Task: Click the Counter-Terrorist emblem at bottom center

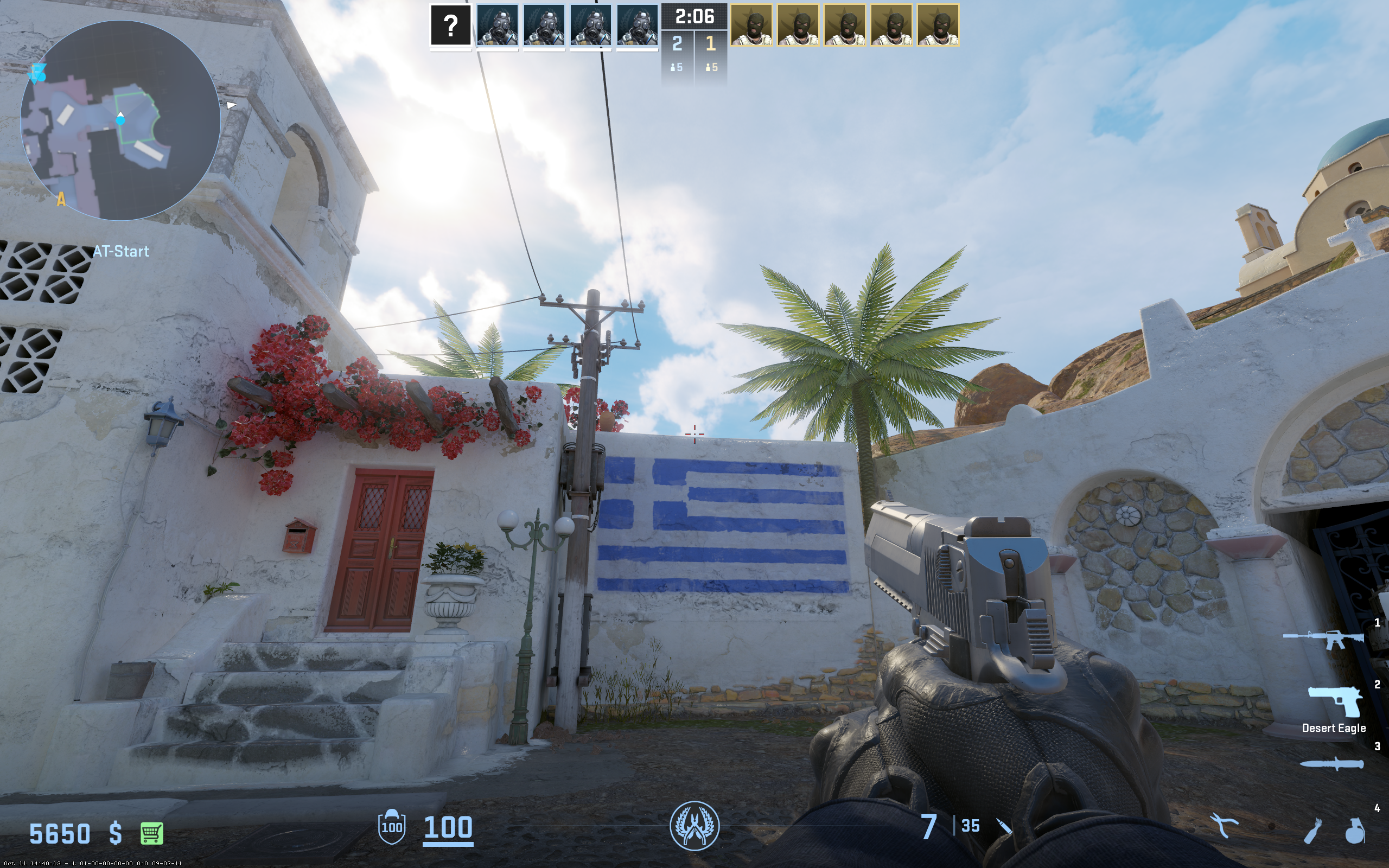Action: [x=694, y=826]
